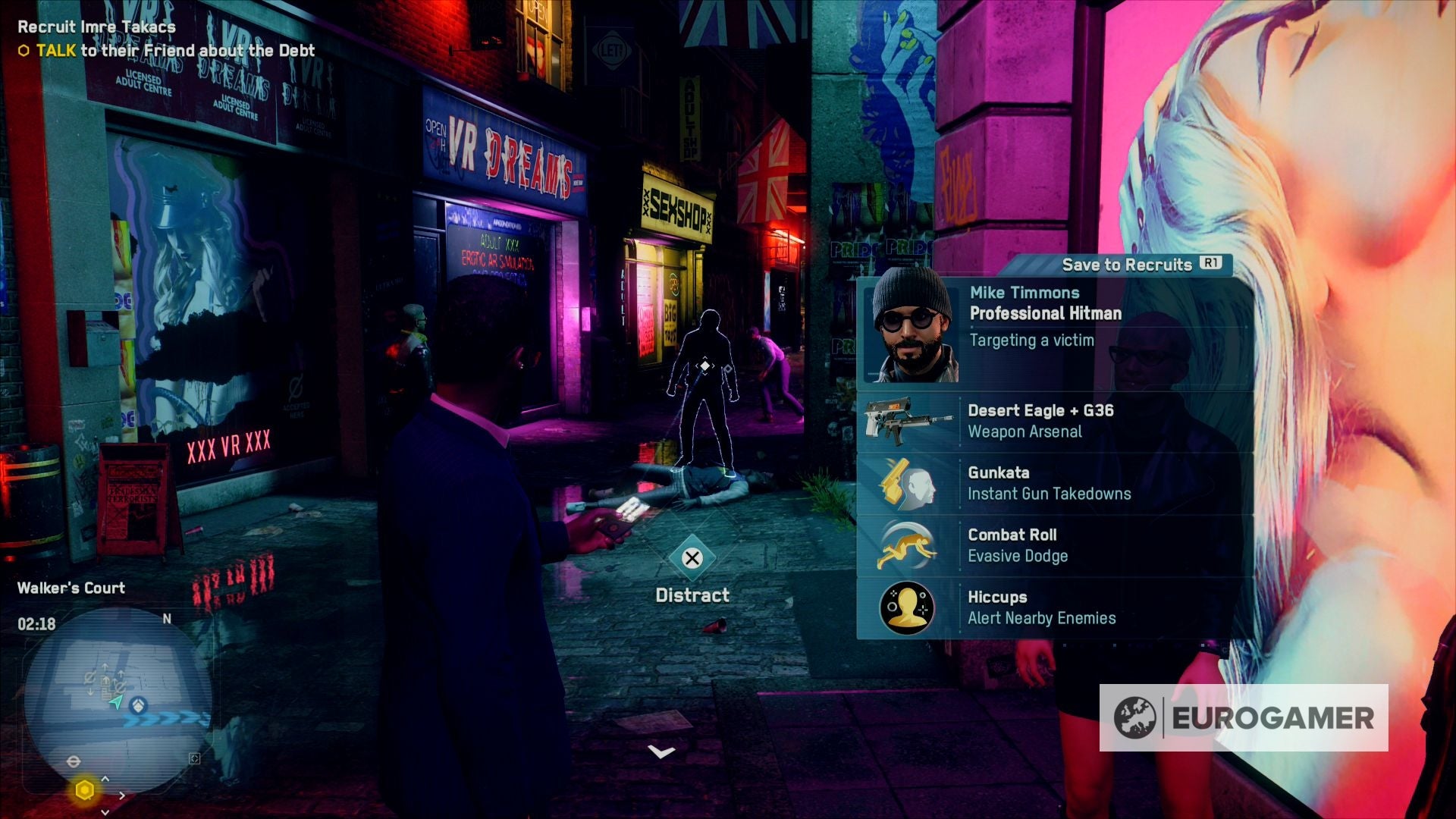Click the Recruit Imre Takacs objective tracker
The height and width of the screenshot is (819, 1456).
coord(96,27)
